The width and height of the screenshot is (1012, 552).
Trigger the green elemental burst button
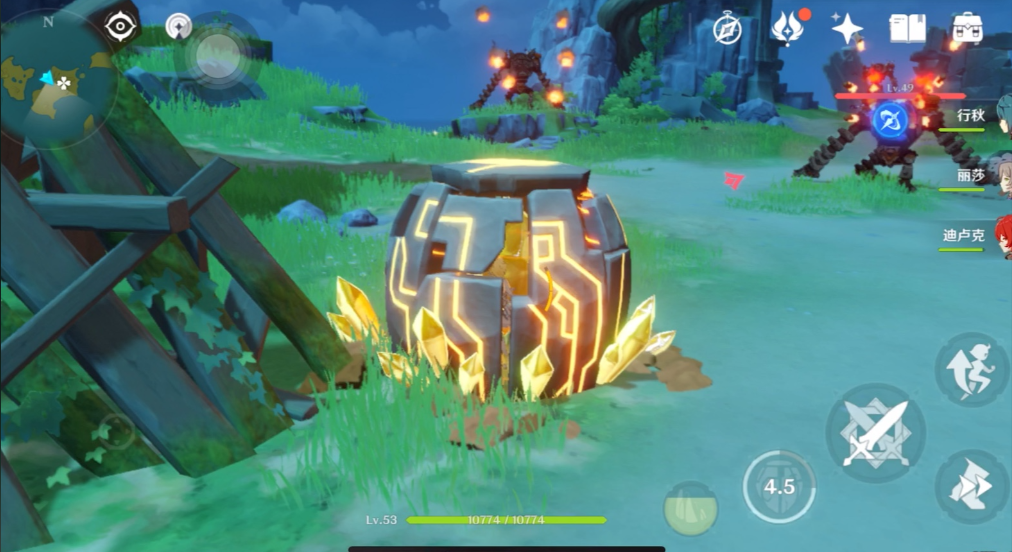point(691,507)
